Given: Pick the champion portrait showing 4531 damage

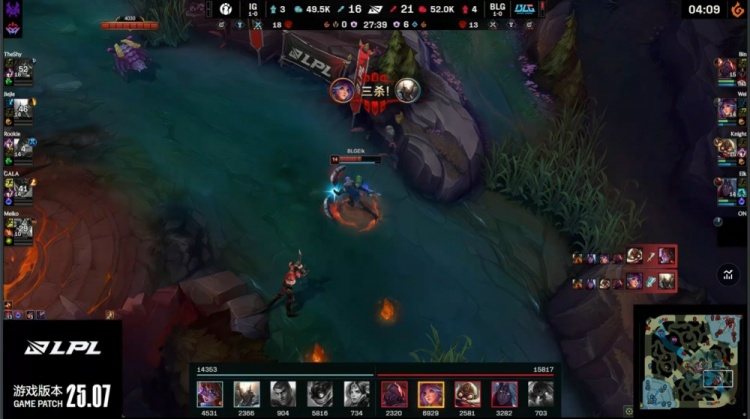Looking at the screenshot, I should point(210,393).
